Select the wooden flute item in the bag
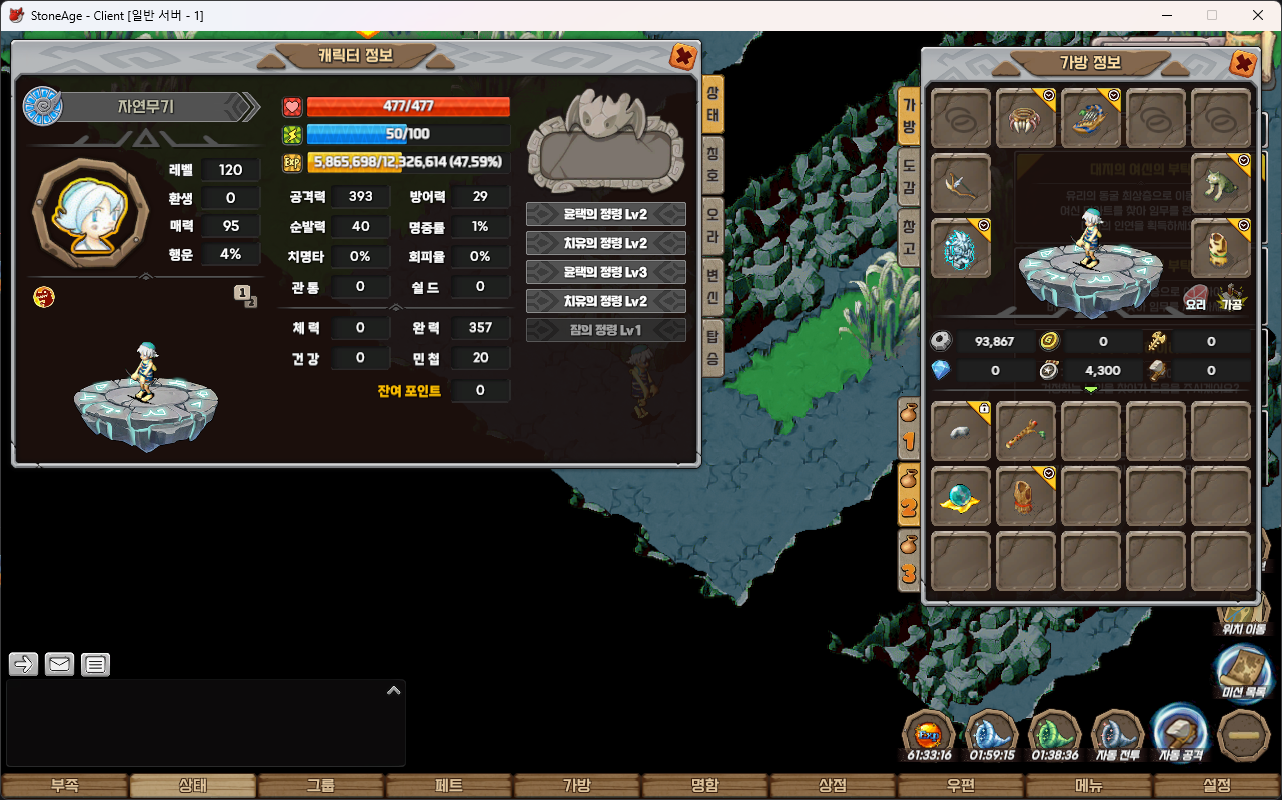Screen dimensions: 1282x800 1025,431
